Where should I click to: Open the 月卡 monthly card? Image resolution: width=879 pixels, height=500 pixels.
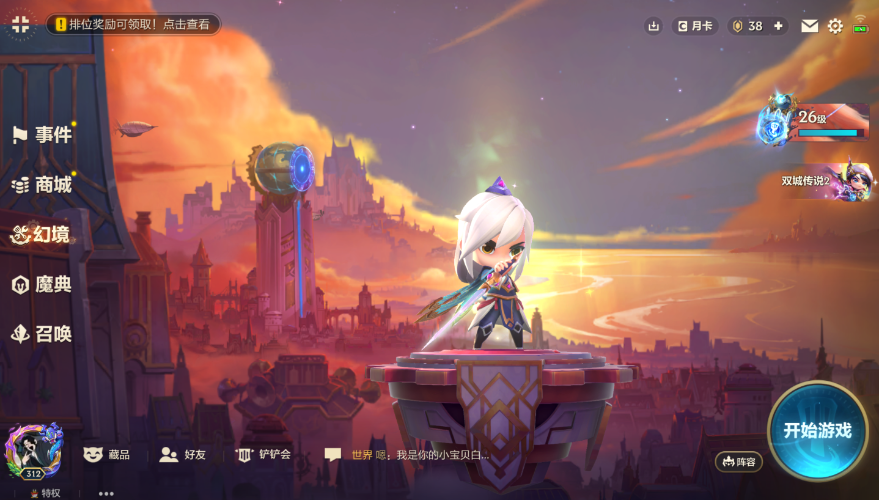[696, 26]
